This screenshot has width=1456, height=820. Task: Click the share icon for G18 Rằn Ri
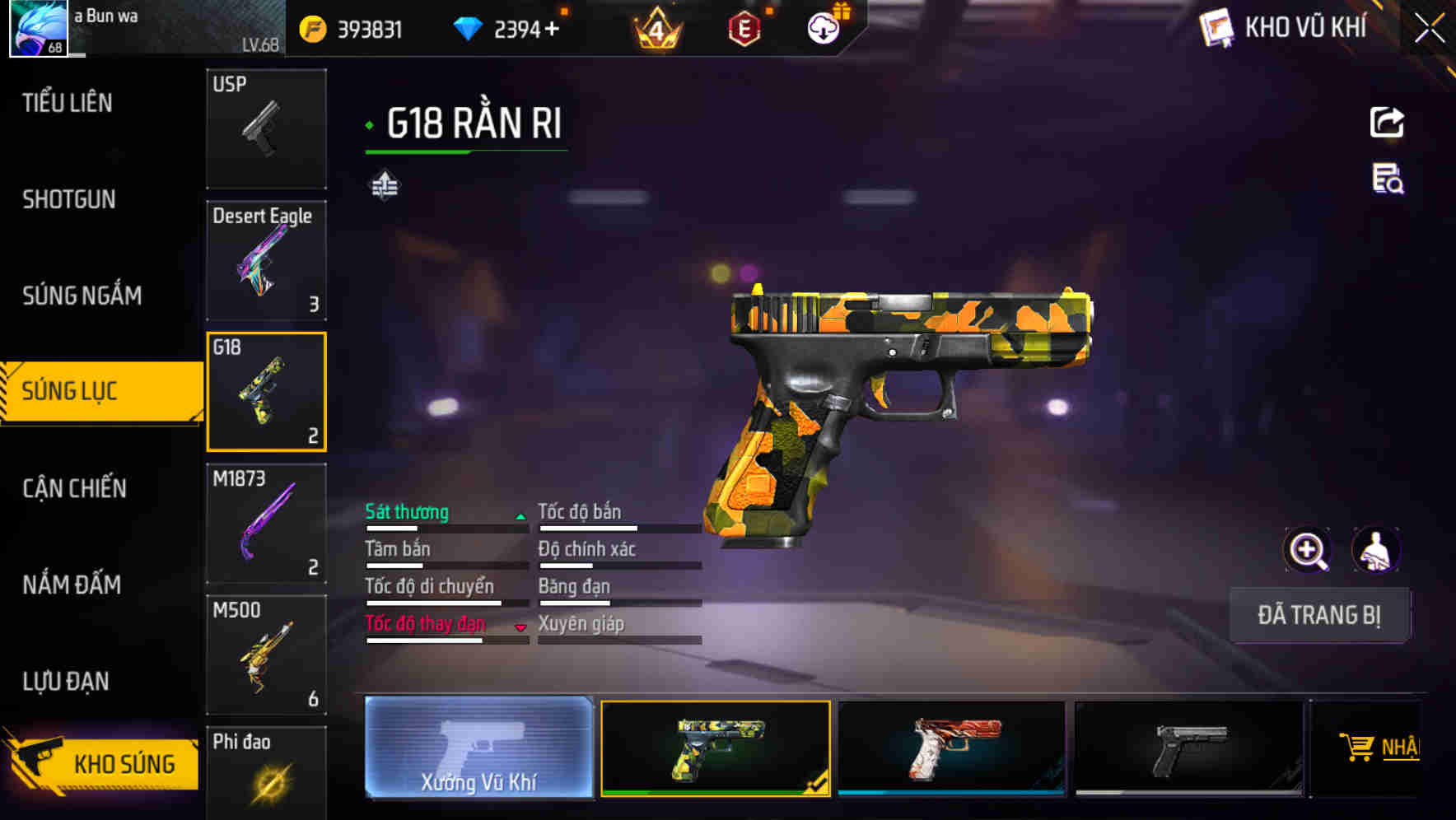1388,122
